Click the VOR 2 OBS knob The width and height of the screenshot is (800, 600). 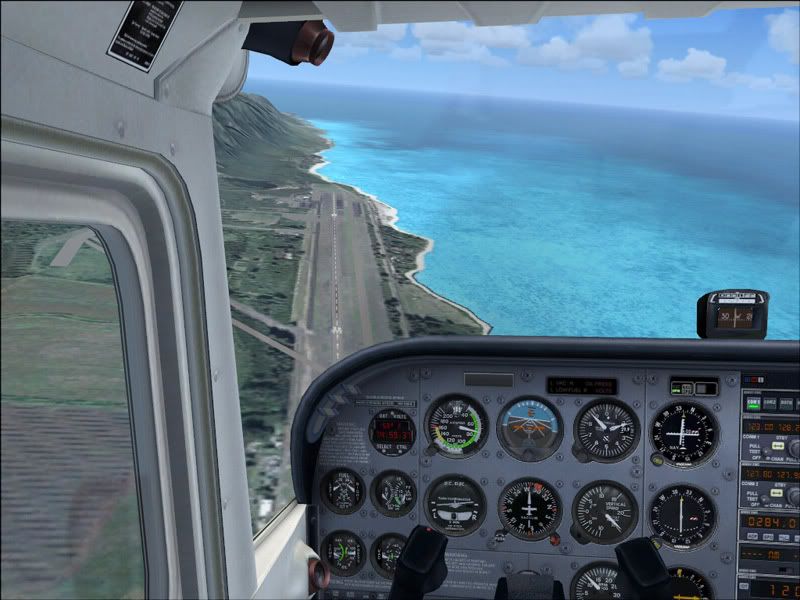coord(657,541)
